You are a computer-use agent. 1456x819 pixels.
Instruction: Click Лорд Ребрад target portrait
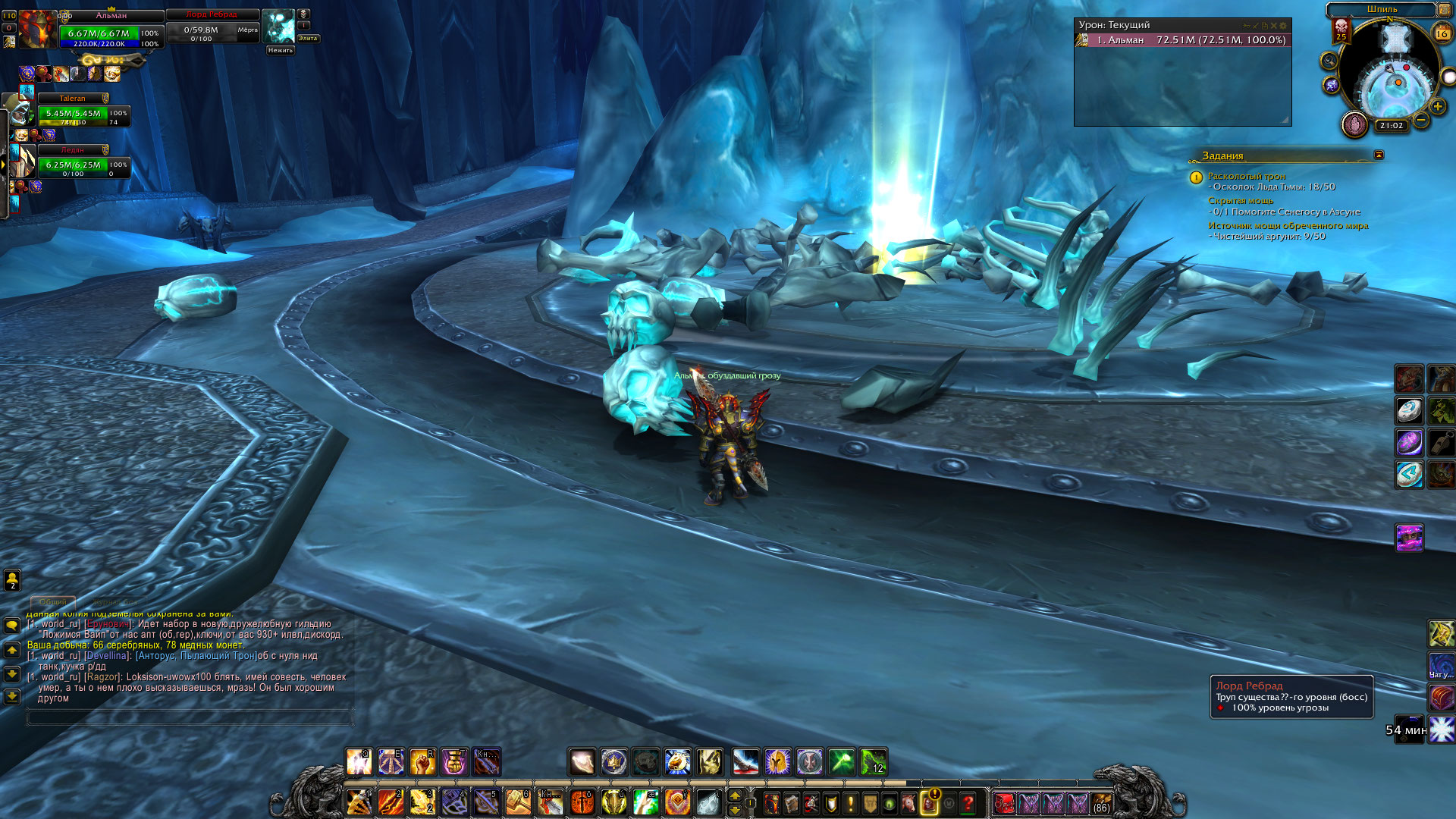coord(278,27)
